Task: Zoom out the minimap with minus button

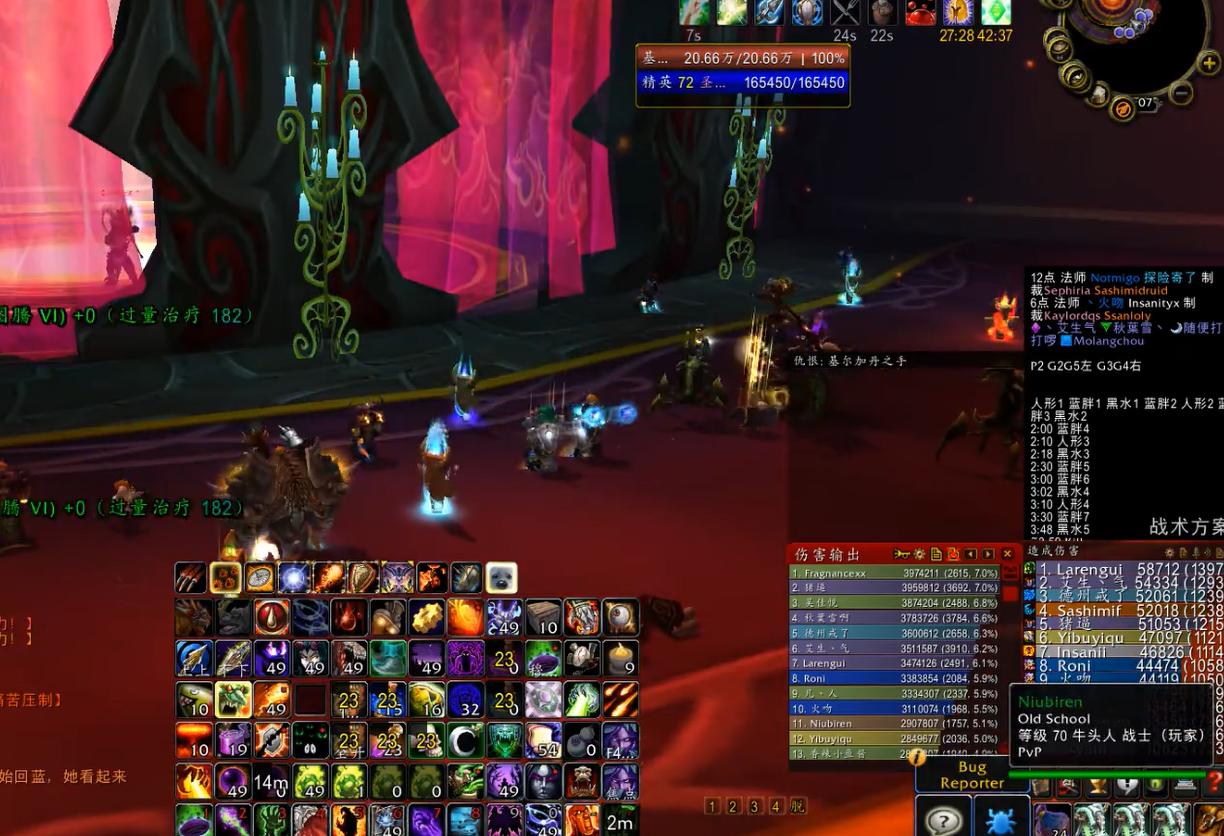Action: click(x=1181, y=94)
